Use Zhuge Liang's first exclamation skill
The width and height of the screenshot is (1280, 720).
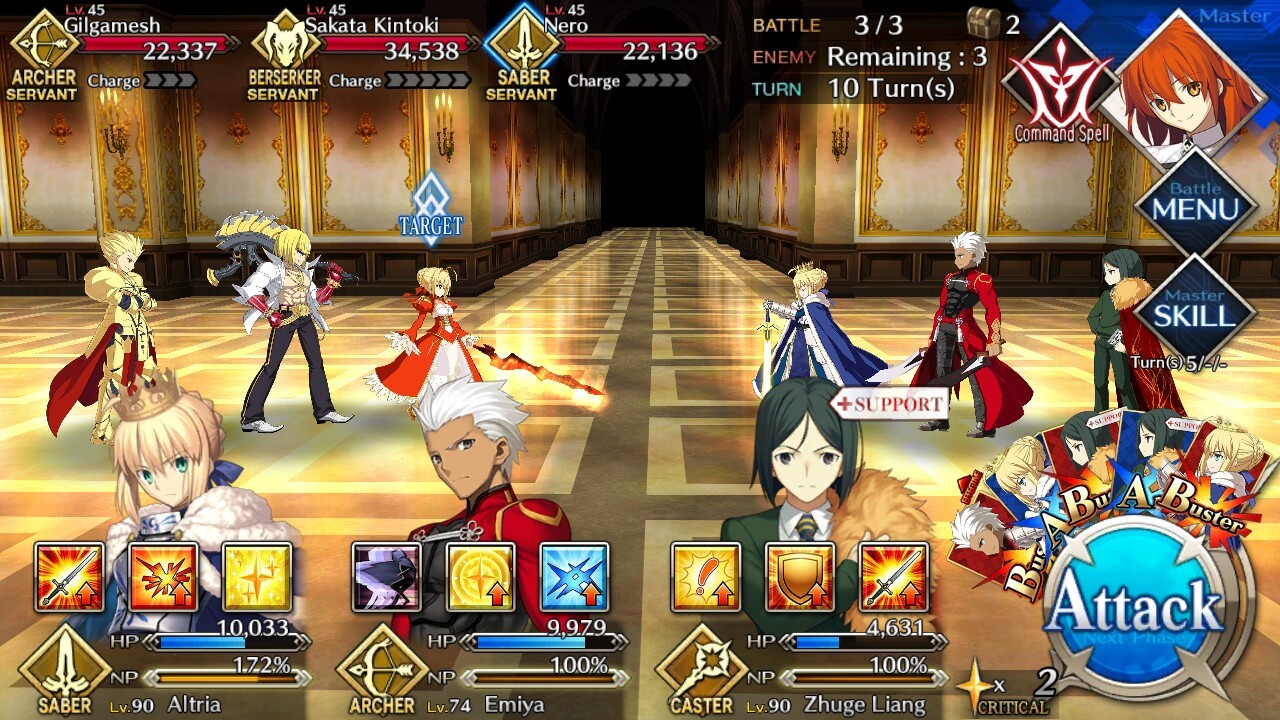click(x=706, y=577)
